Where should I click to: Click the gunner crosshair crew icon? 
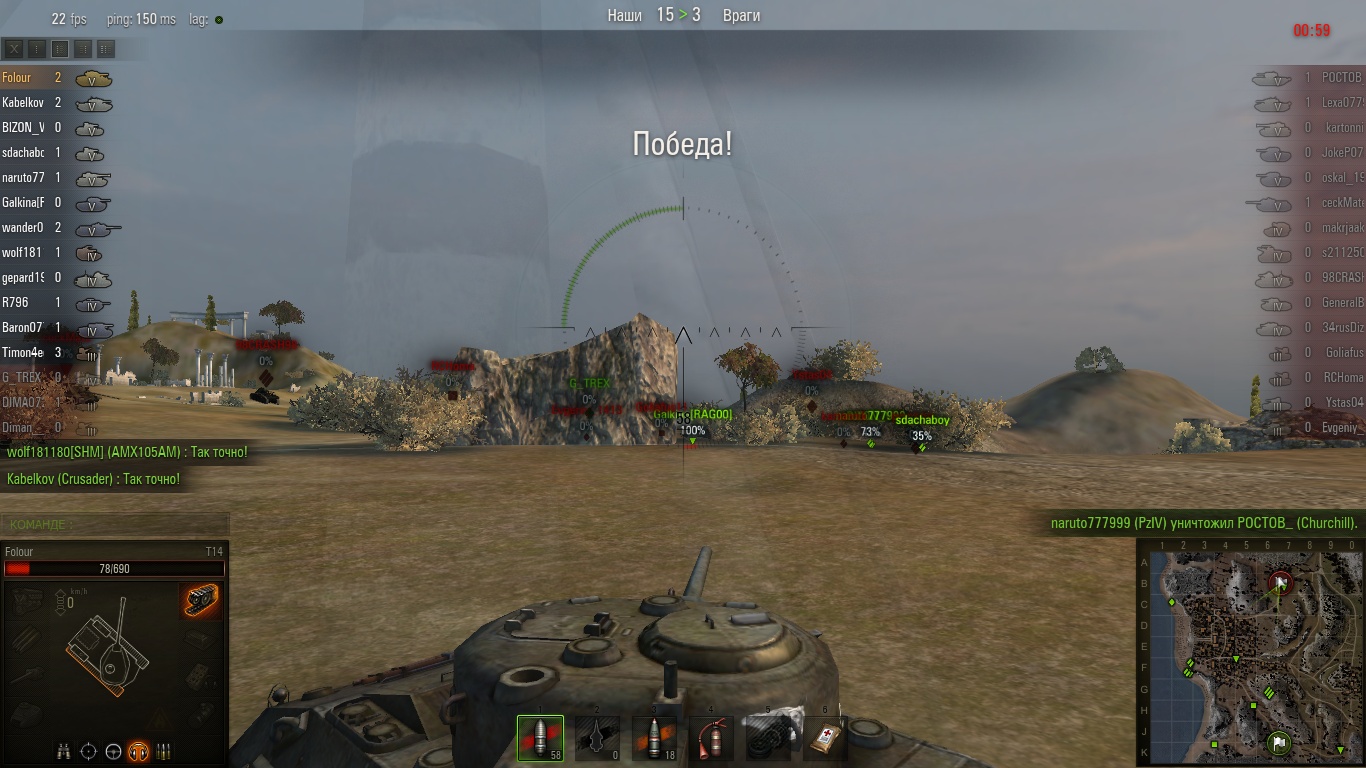tap(88, 751)
